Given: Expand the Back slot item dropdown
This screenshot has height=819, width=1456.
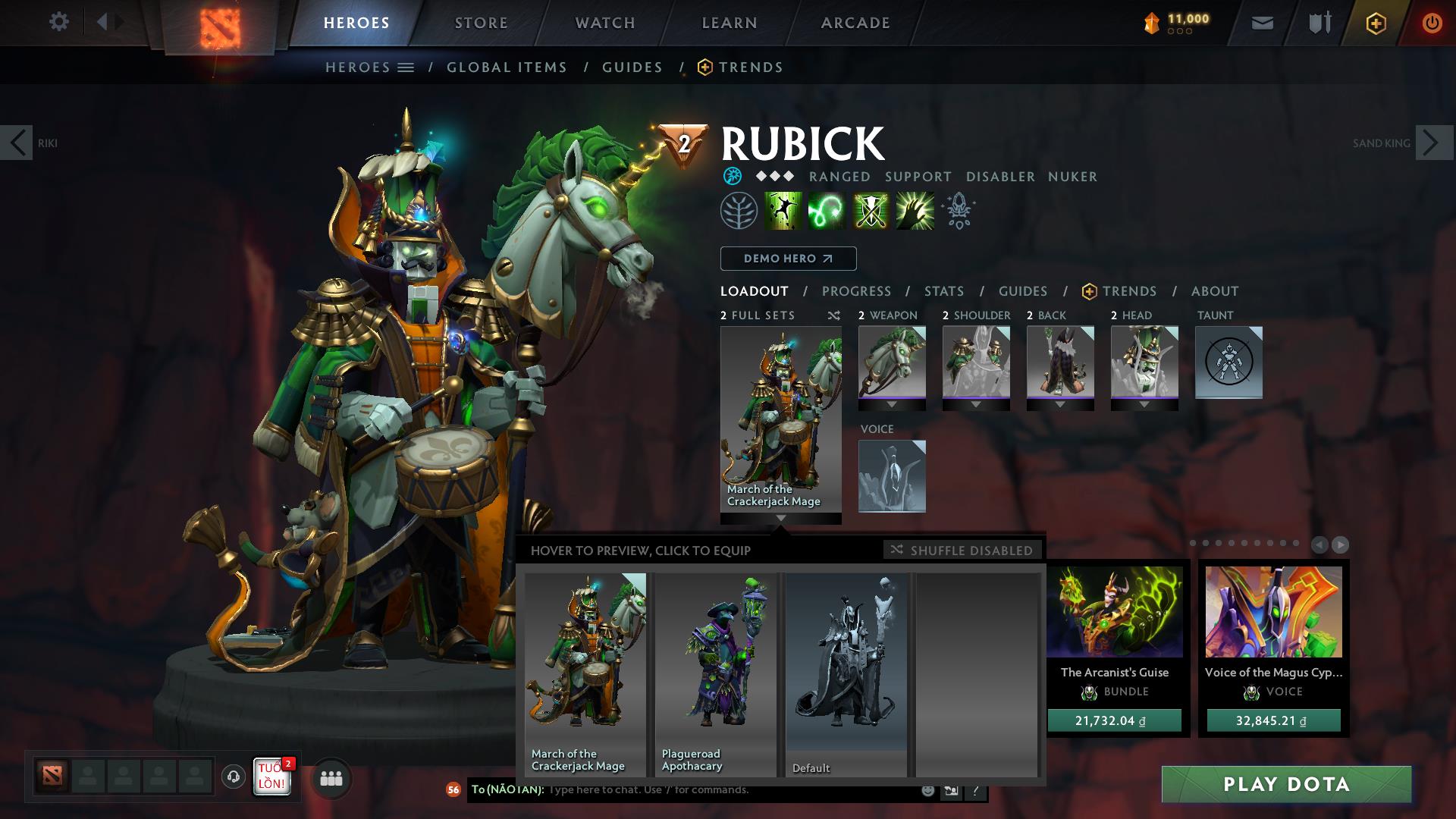Looking at the screenshot, I should click(1060, 405).
